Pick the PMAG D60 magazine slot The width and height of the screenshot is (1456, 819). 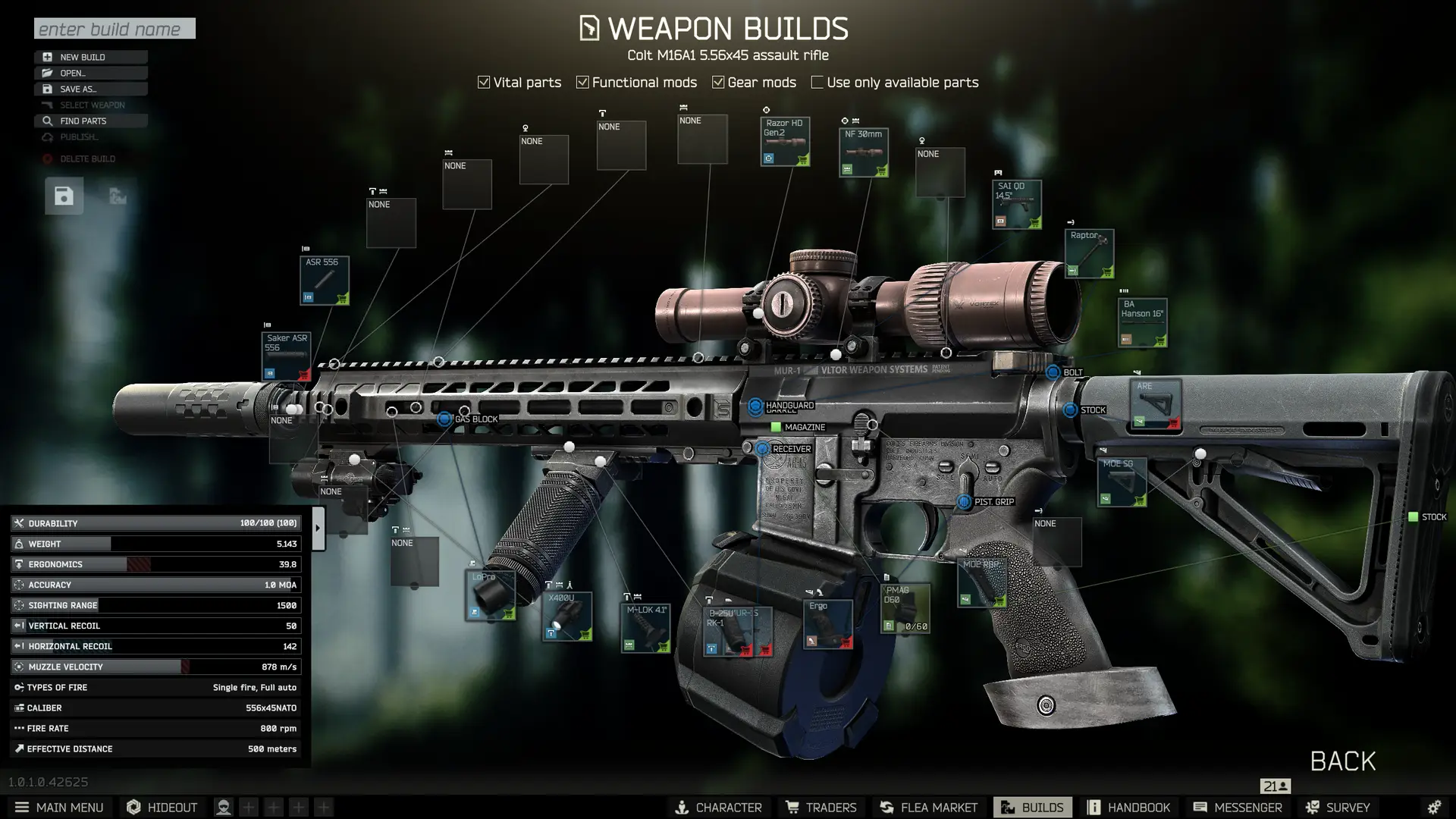905,608
